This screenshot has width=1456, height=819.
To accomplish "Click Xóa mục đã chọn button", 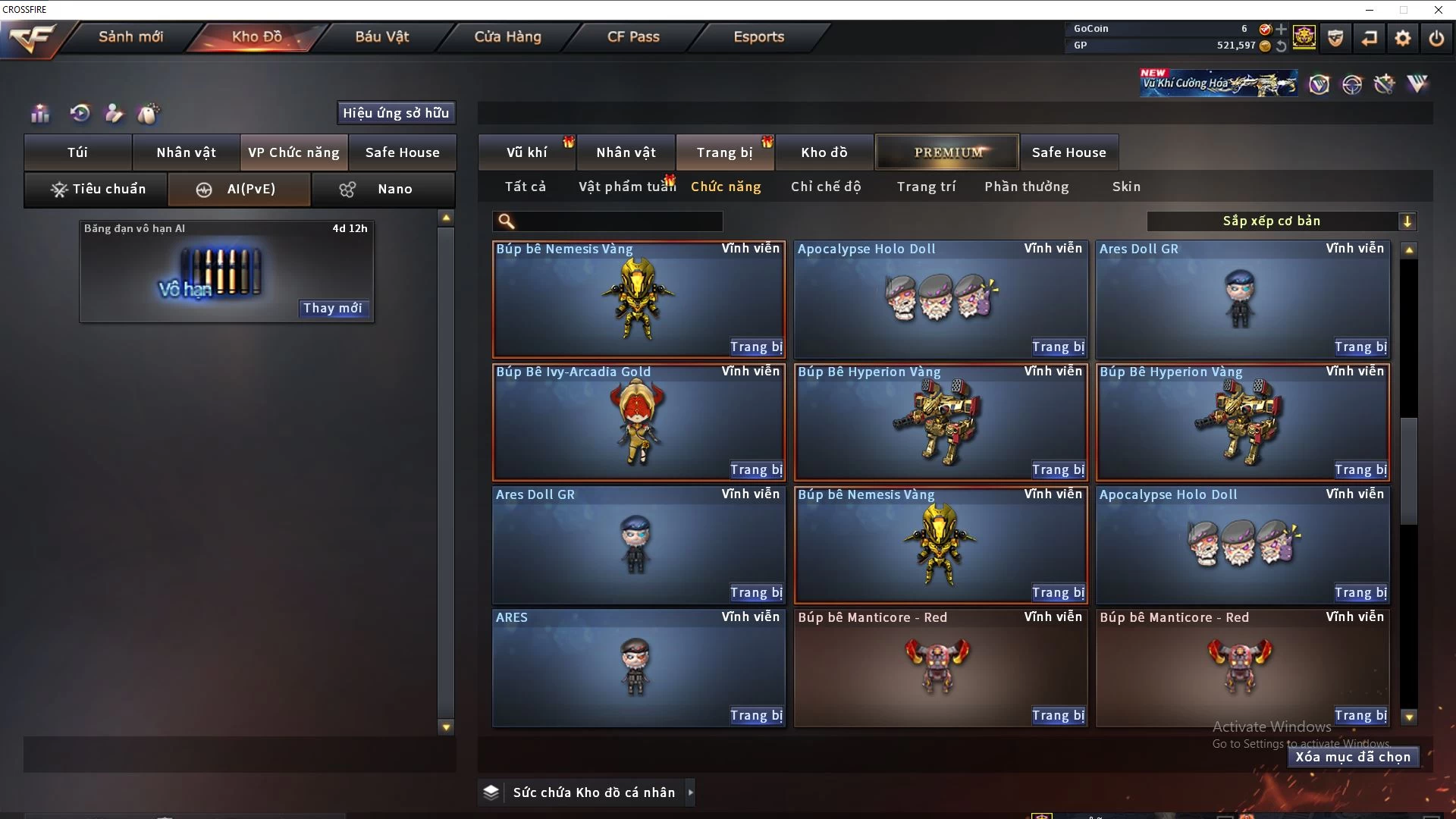I will [1353, 757].
